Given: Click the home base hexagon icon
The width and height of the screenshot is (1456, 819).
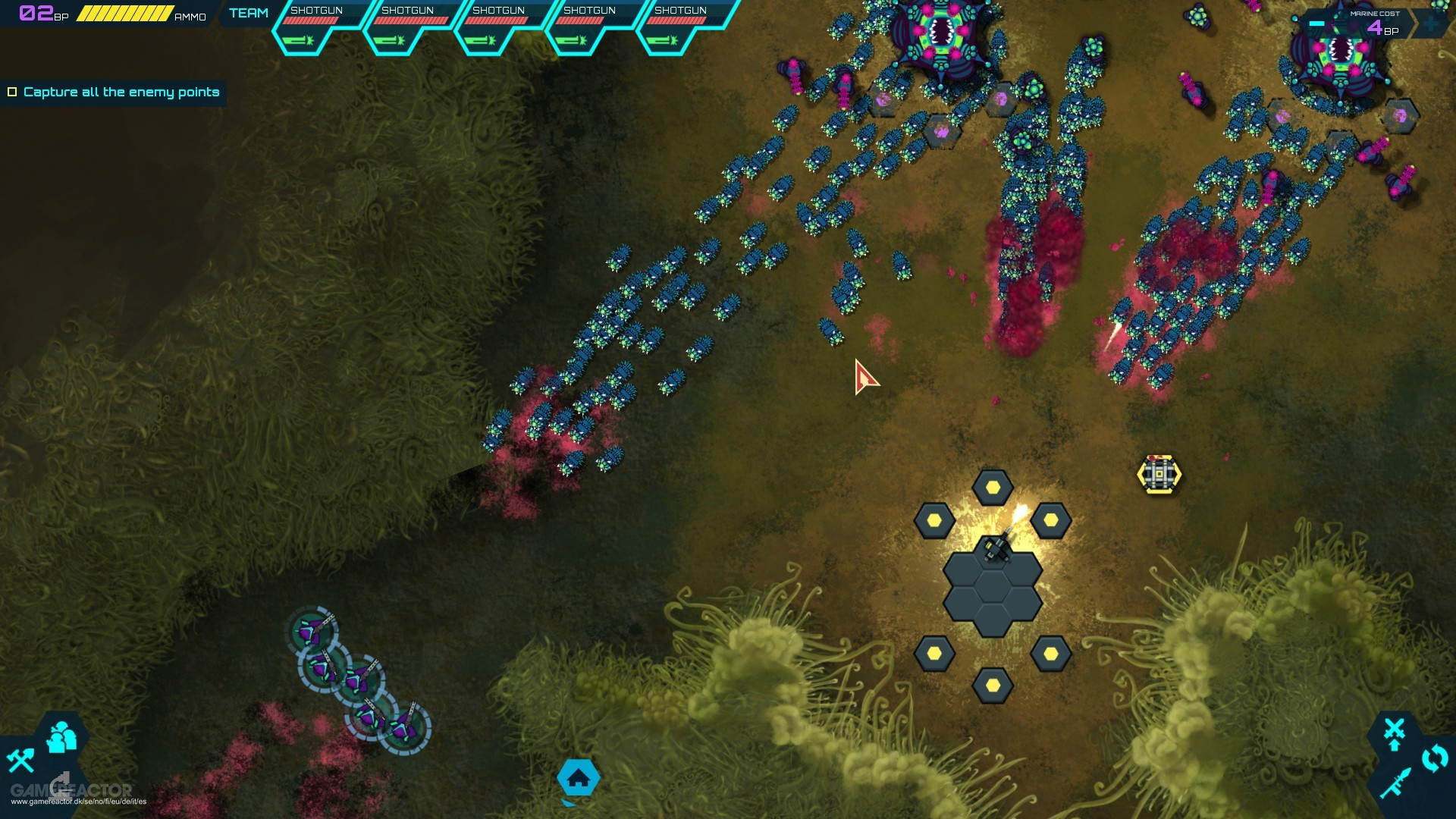Looking at the screenshot, I should [580, 777].
